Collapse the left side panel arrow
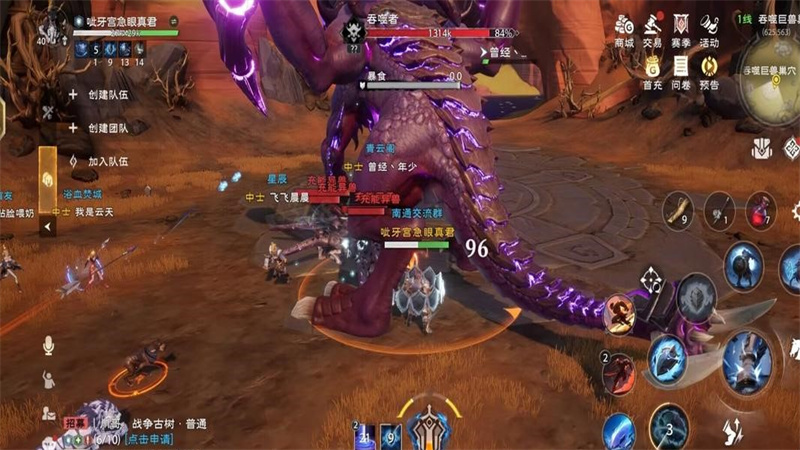This screenshot has height=450, width=800. click(48, 227)
